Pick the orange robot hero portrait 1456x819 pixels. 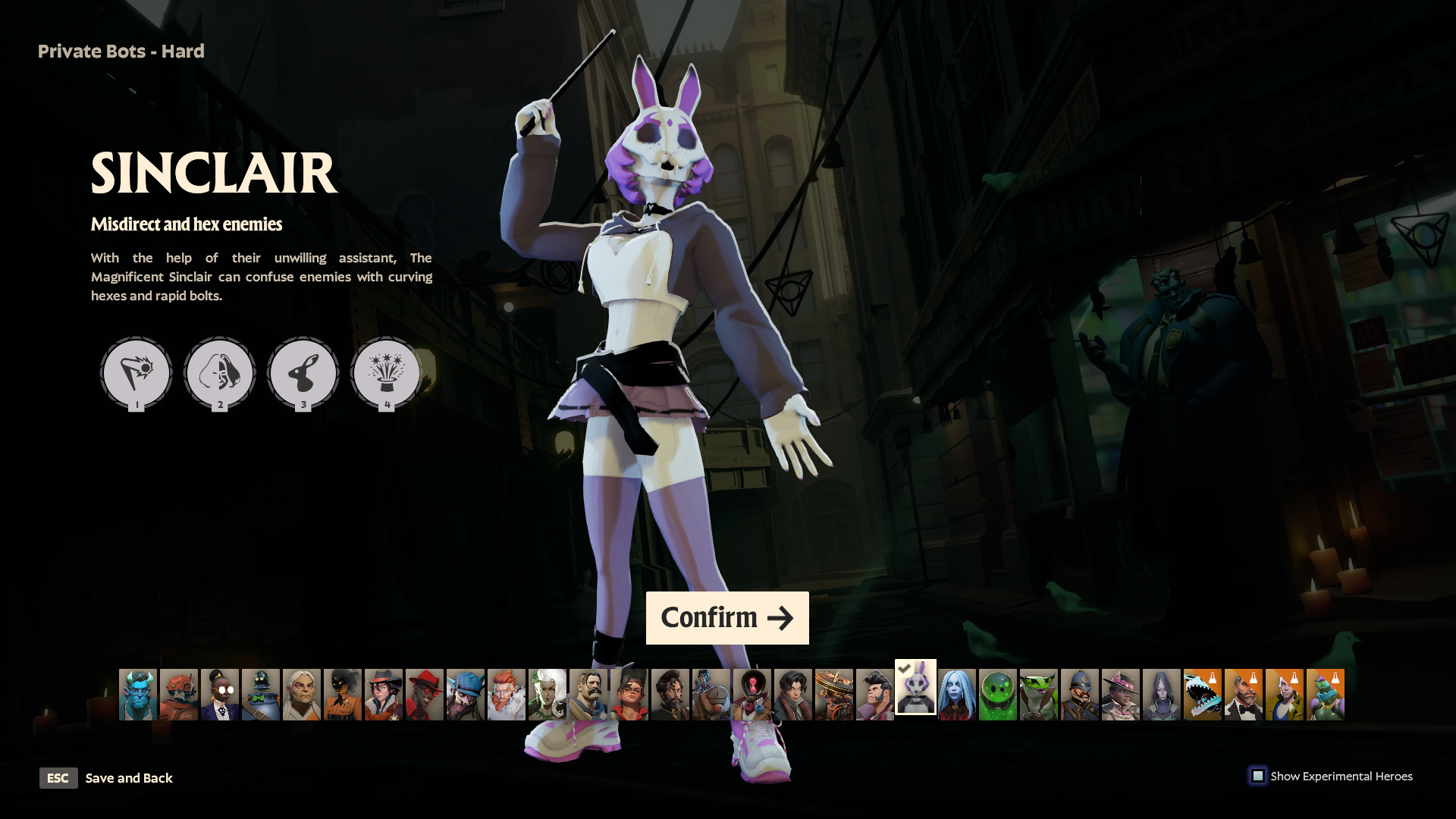(179, 695)
